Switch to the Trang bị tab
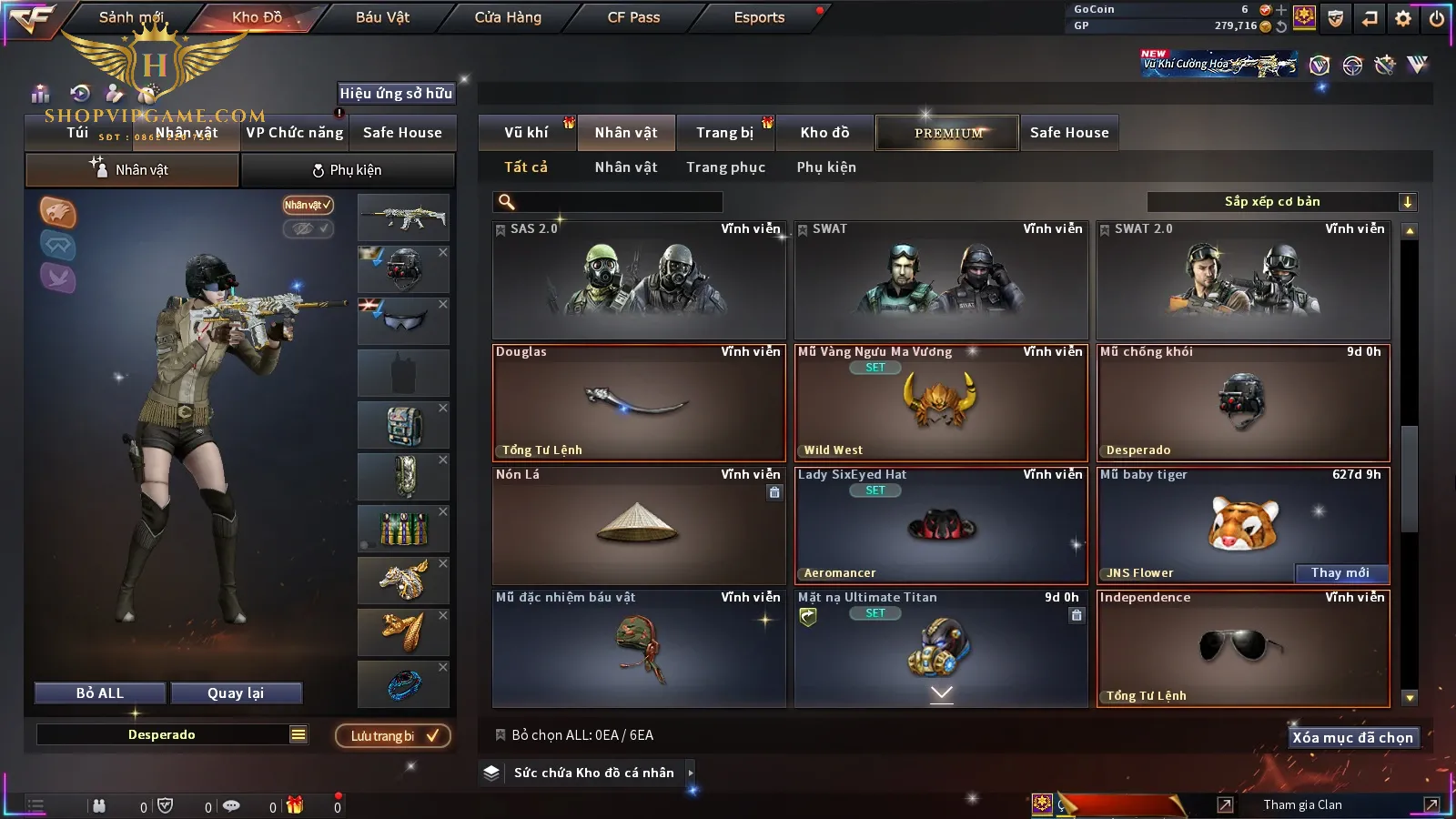Screen dimensions: 1456x819 725,133
